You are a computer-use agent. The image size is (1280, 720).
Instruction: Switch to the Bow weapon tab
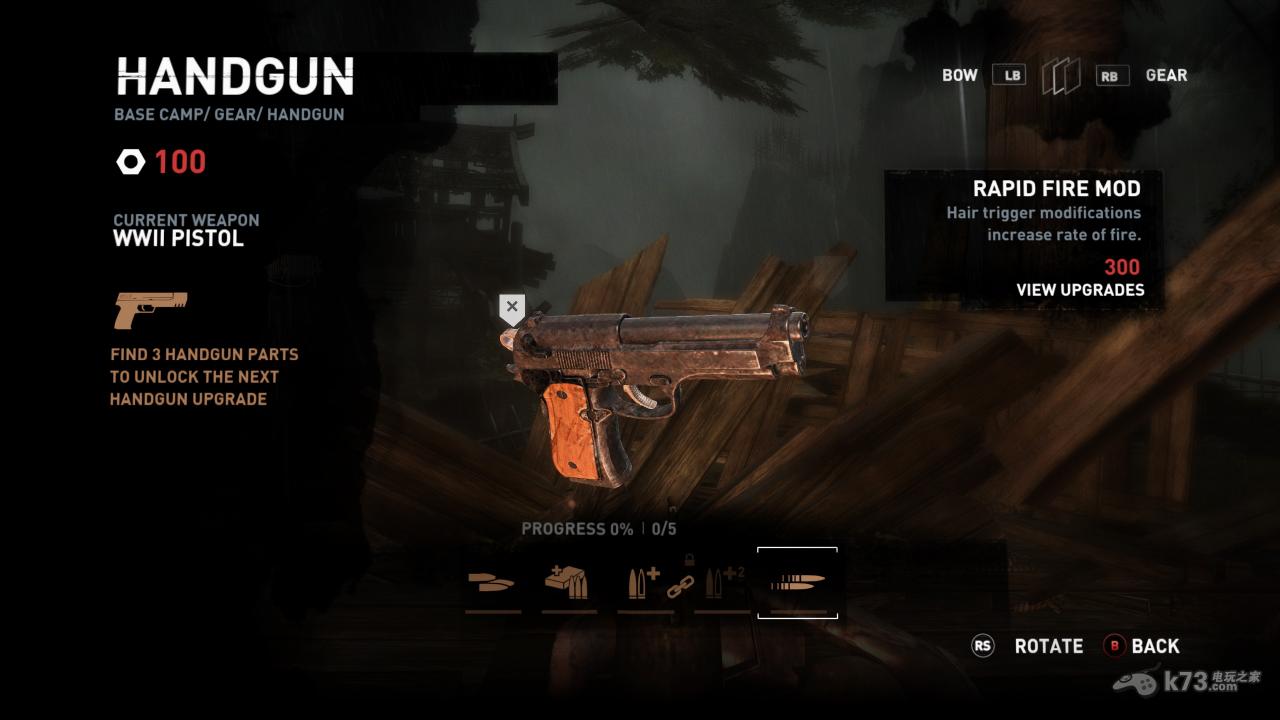959,75
